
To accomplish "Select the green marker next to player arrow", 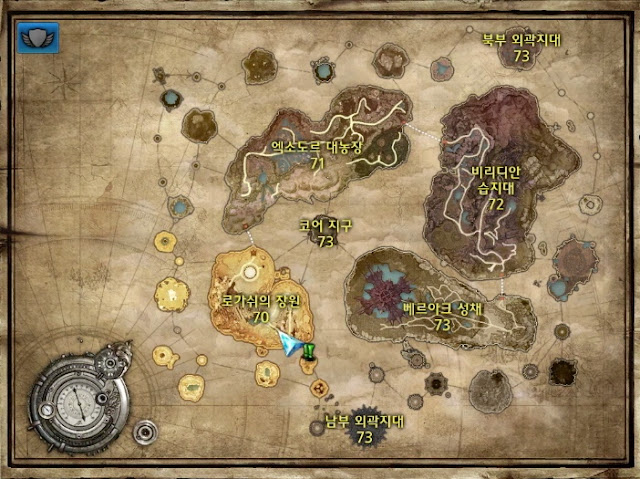I will coord(311,349).
